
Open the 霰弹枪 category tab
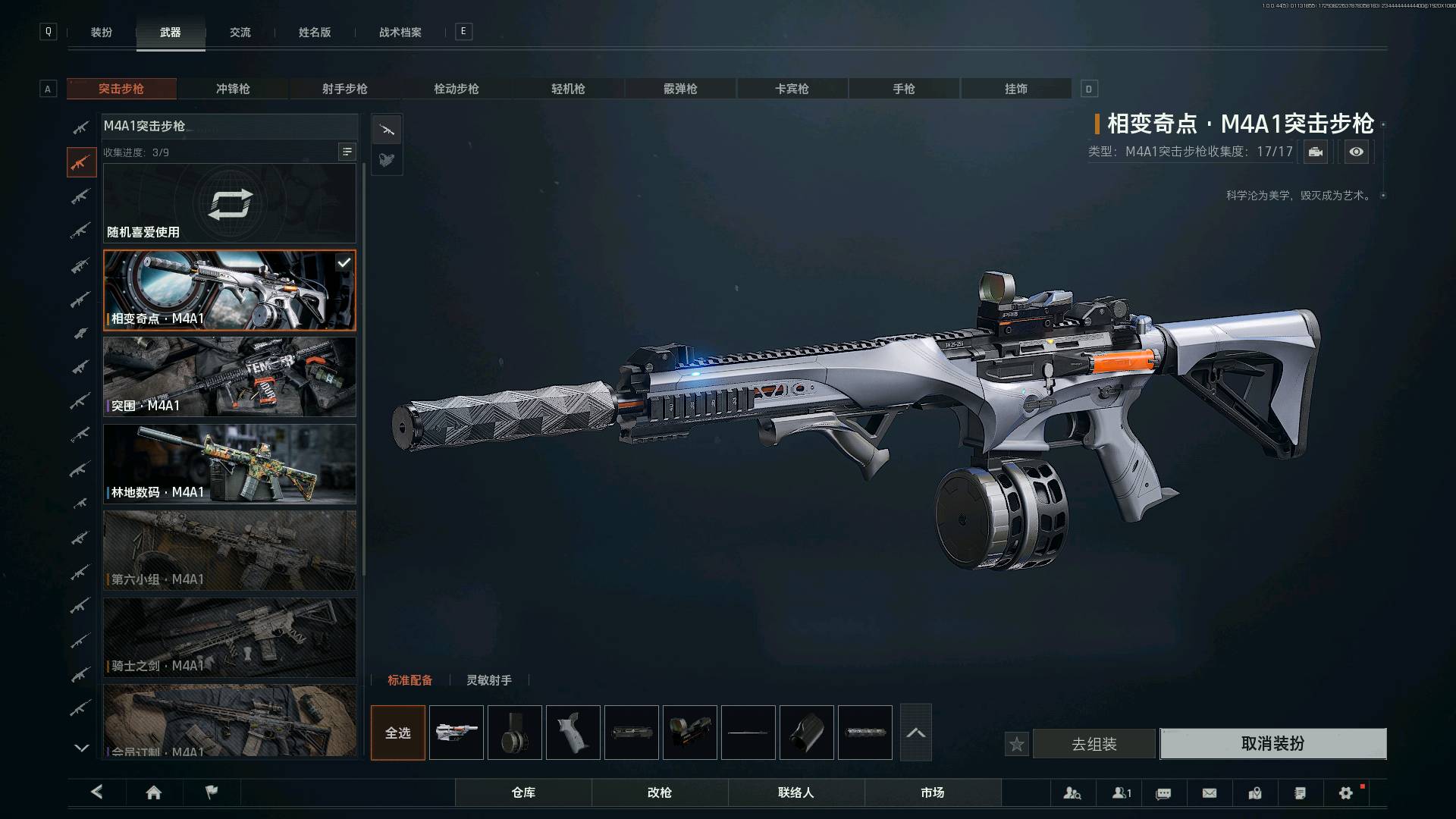point(680,89)
